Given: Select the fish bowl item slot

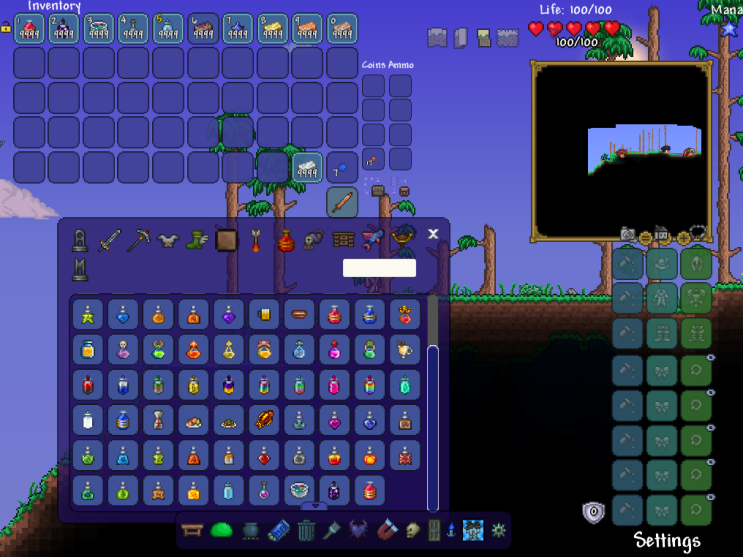Looking at the screenshot, I should 300,489.
